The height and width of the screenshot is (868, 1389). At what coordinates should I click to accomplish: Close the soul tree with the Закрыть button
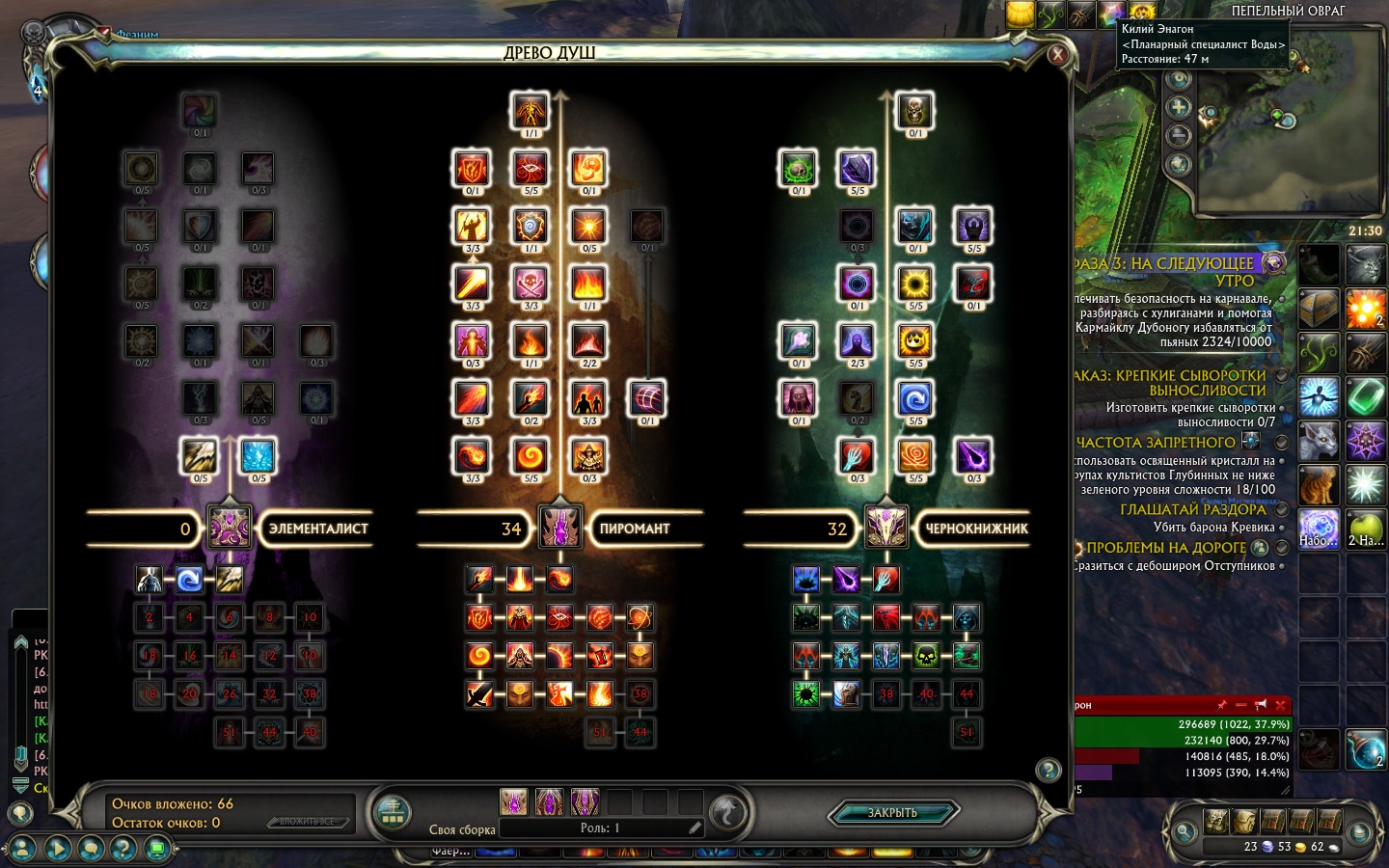click(892, 813)
